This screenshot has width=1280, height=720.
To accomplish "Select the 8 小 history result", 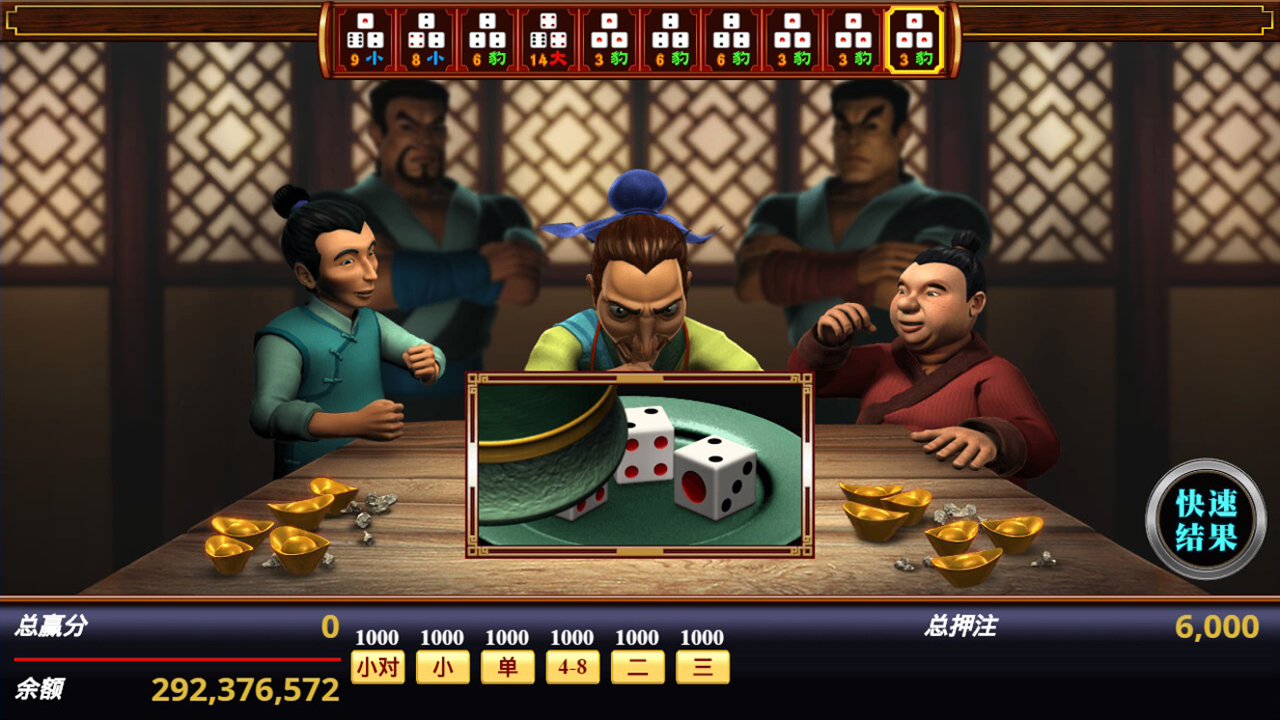I will click(426, 40).
